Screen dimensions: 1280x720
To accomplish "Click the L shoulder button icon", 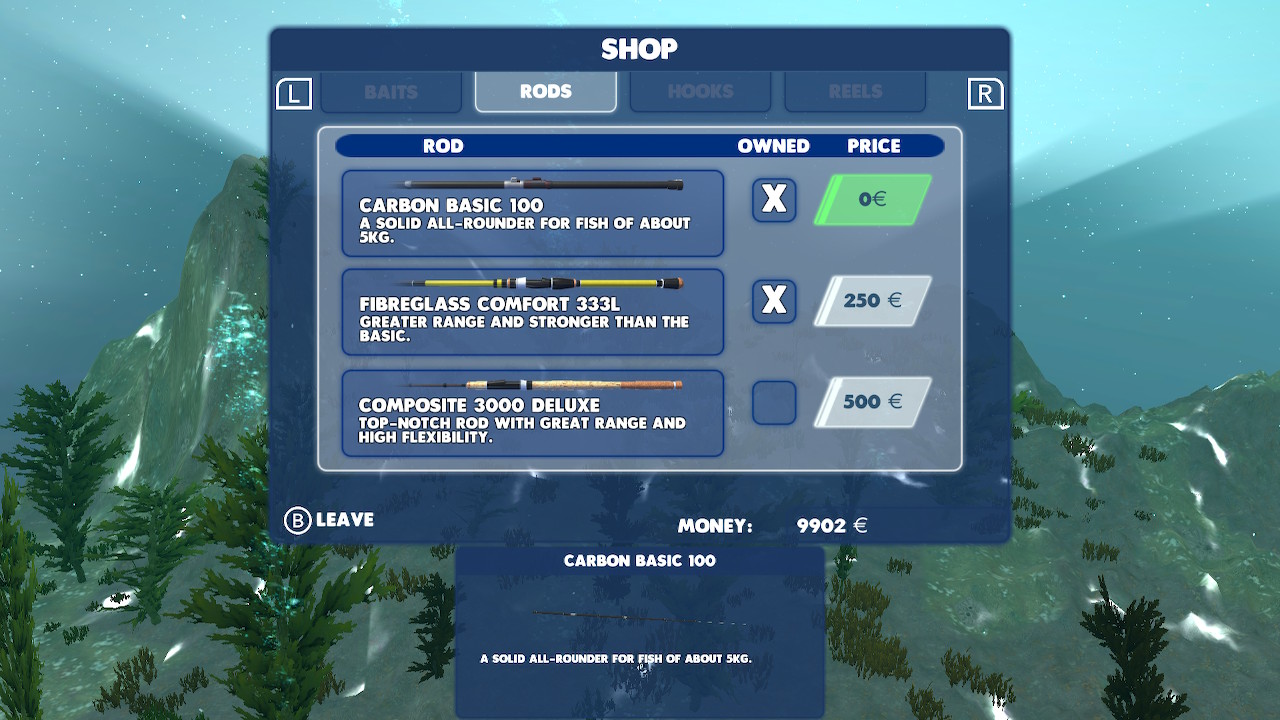I will click(295, 91).
